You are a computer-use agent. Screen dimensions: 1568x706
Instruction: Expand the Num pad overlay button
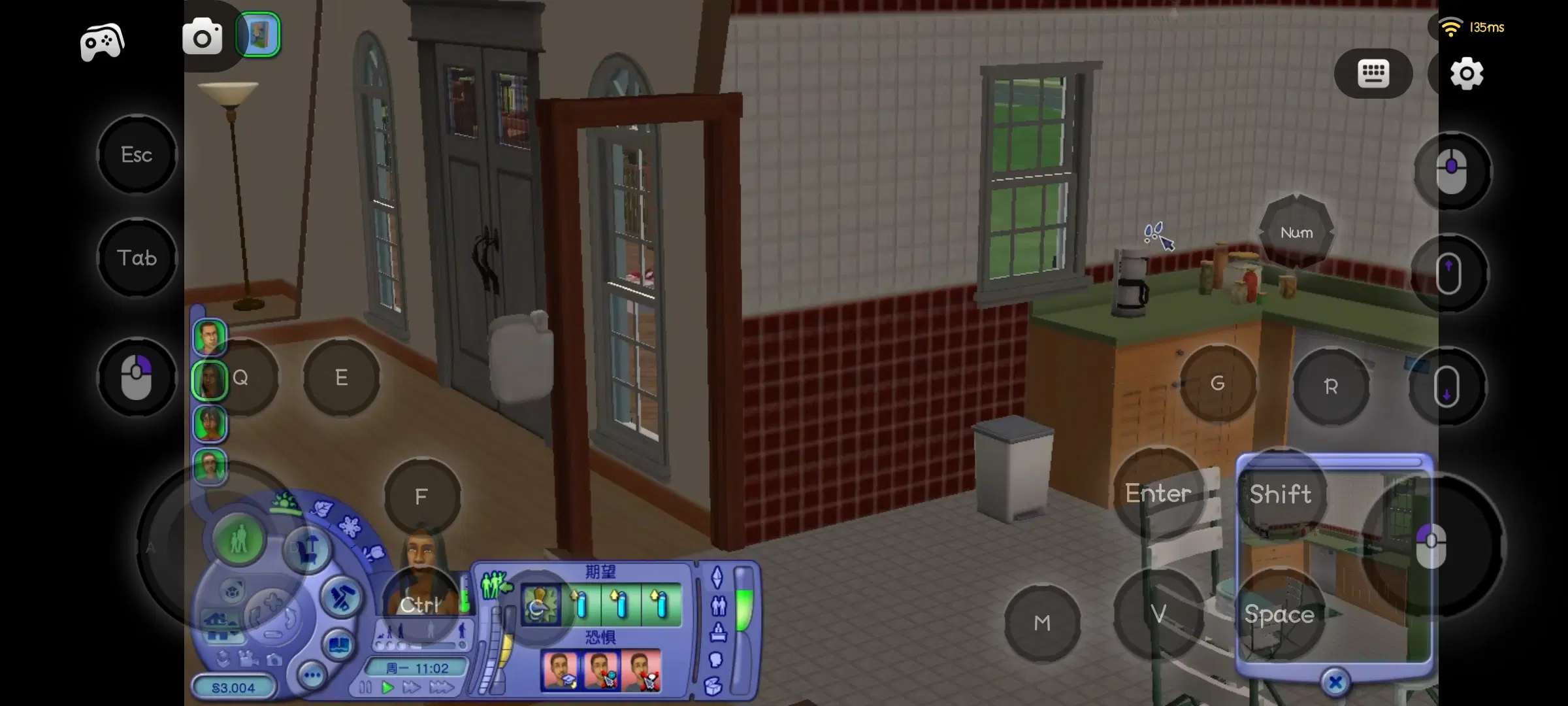point(1297,232)
